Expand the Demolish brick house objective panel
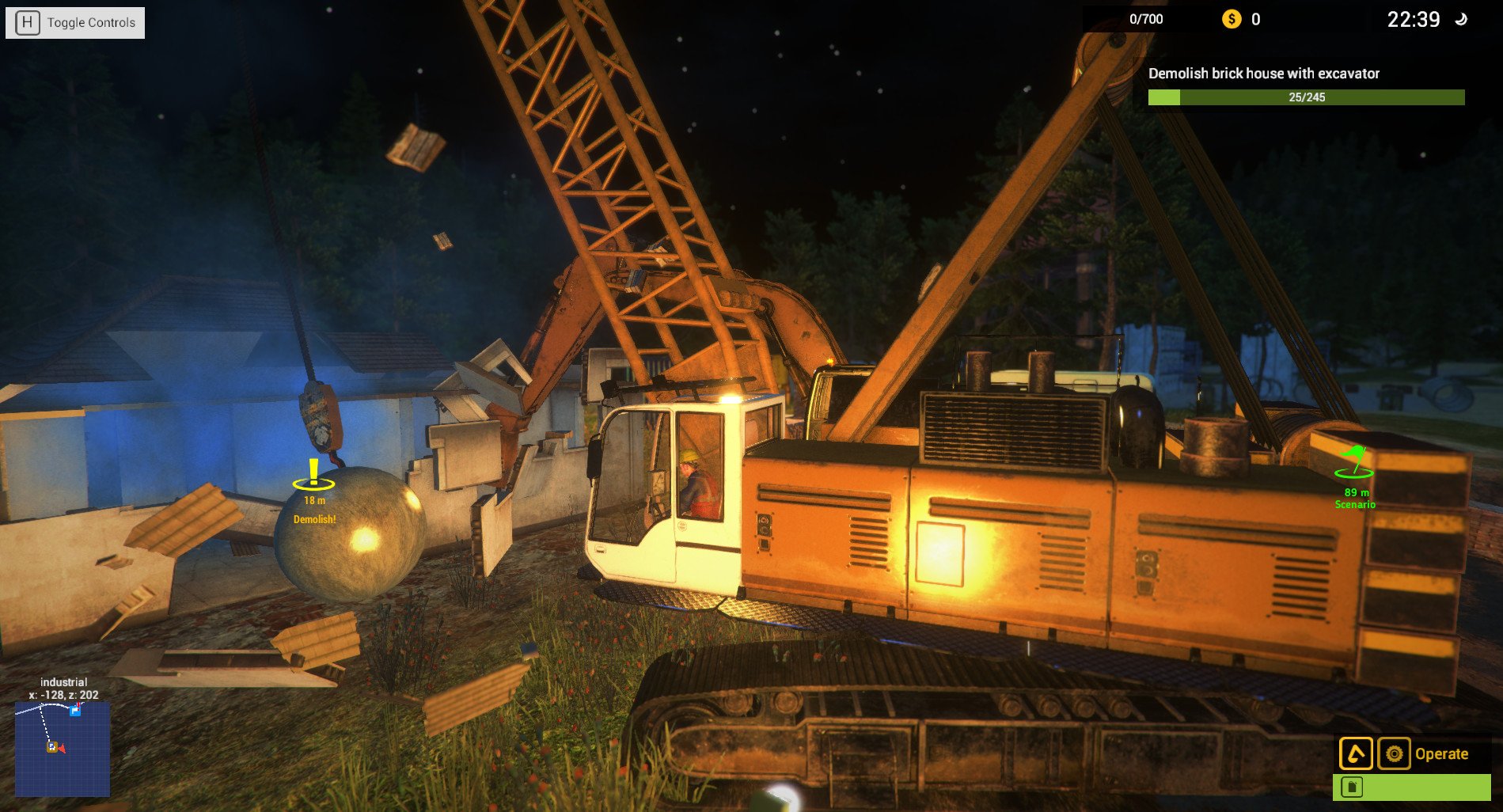1503x812 pixels. click(x=1263, y=74)
